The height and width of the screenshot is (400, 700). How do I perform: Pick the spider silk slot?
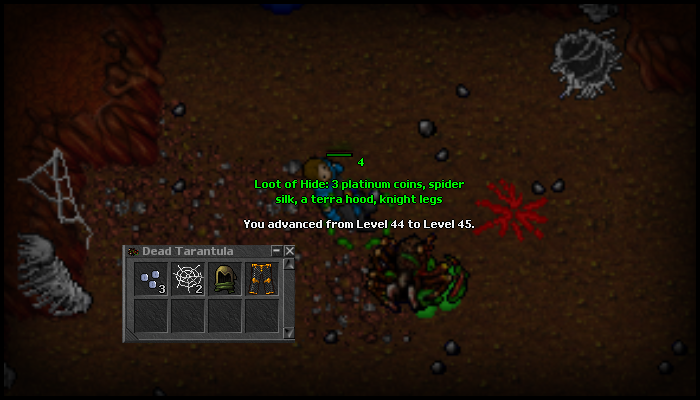coord(188,279)
